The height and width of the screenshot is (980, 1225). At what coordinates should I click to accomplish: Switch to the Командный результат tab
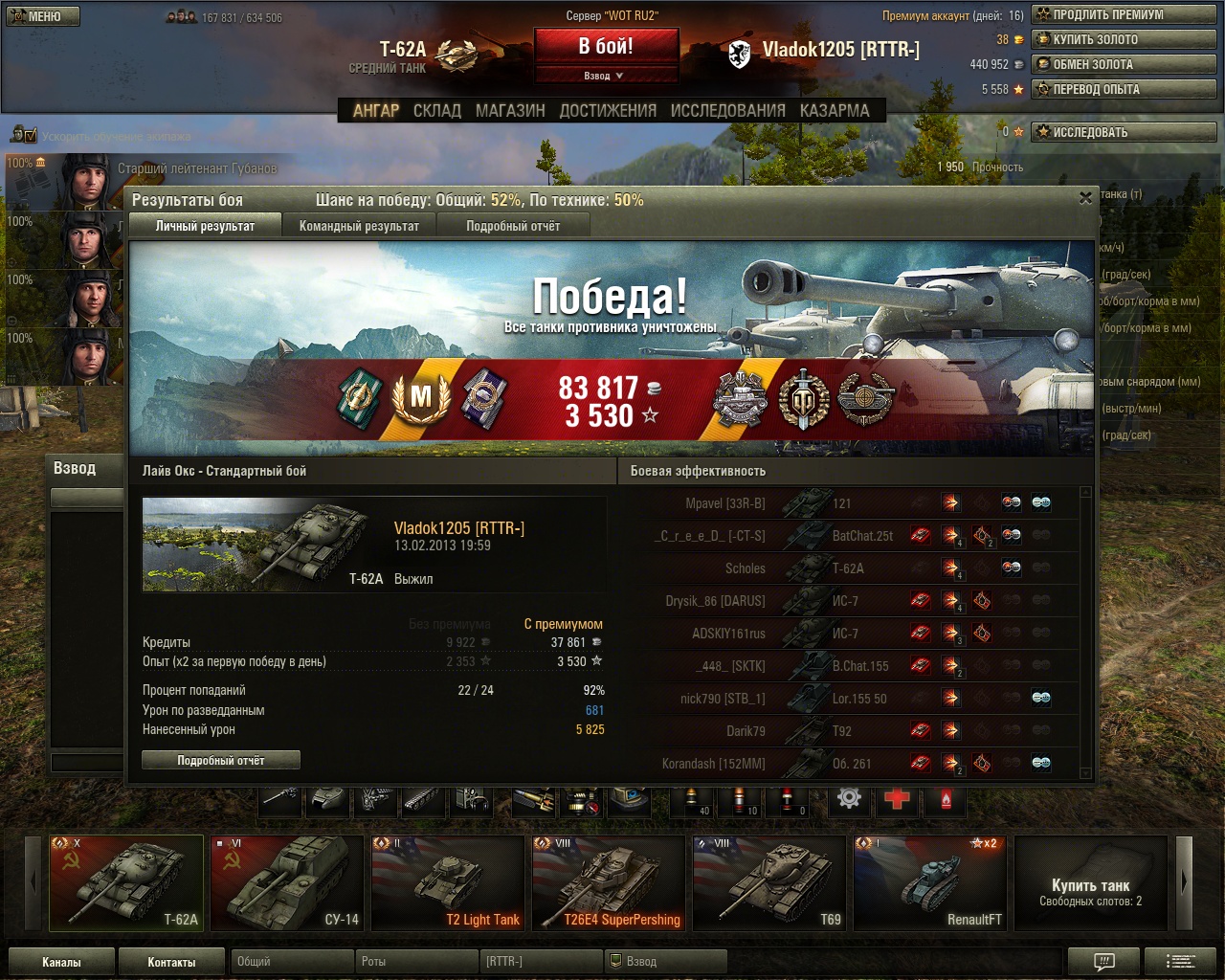(x=359, y=226)
